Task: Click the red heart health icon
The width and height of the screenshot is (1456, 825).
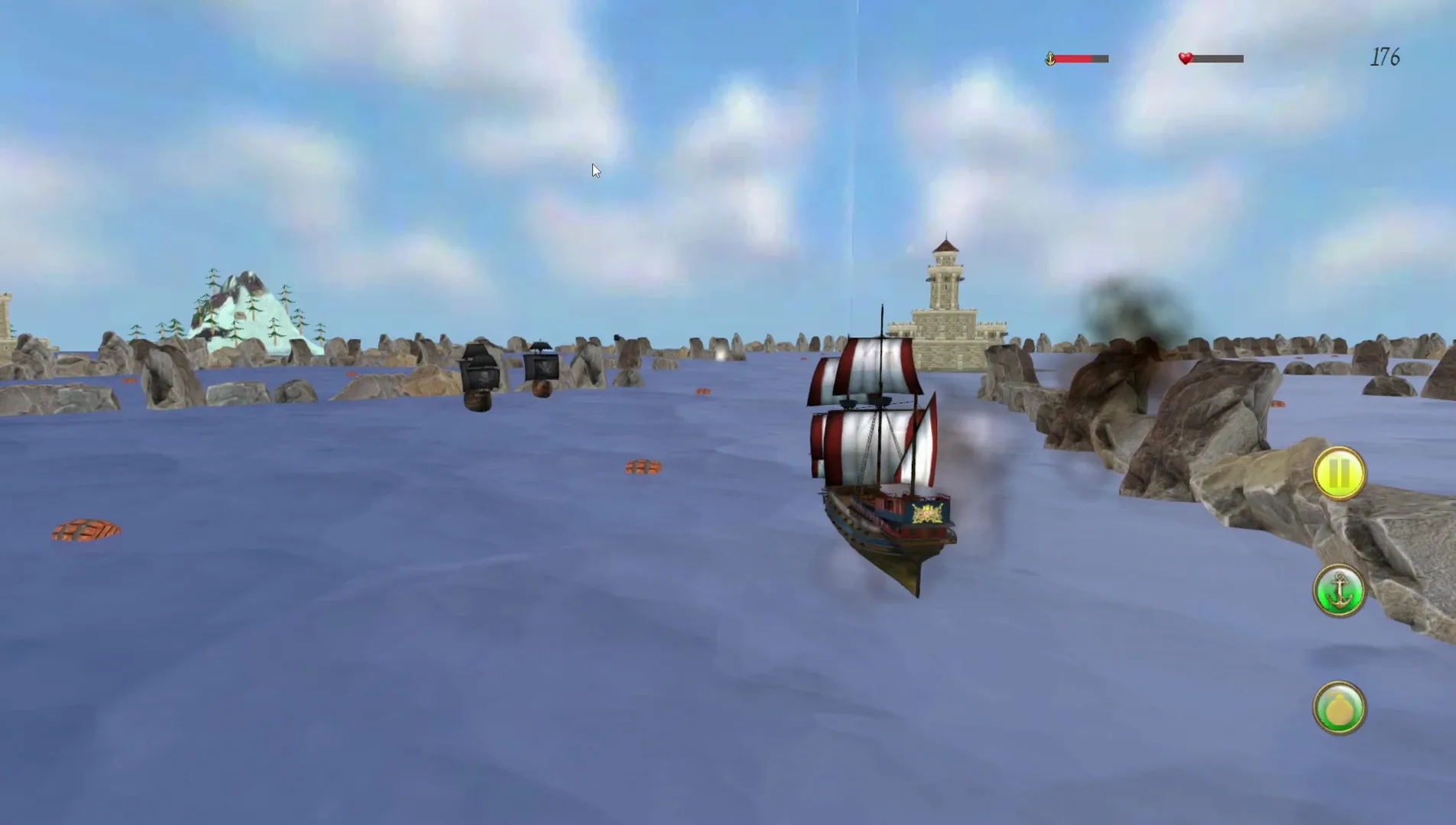Action: click(x=1184, y=57)
